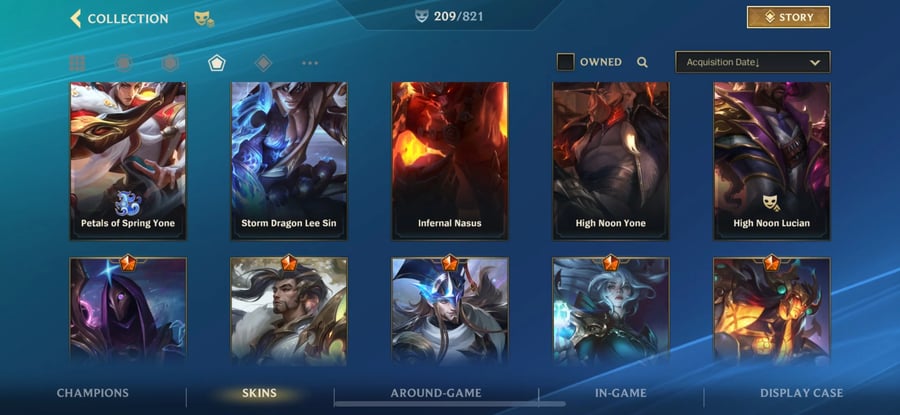
Task: View the High Noon Lucian skin
Action: 771,160
